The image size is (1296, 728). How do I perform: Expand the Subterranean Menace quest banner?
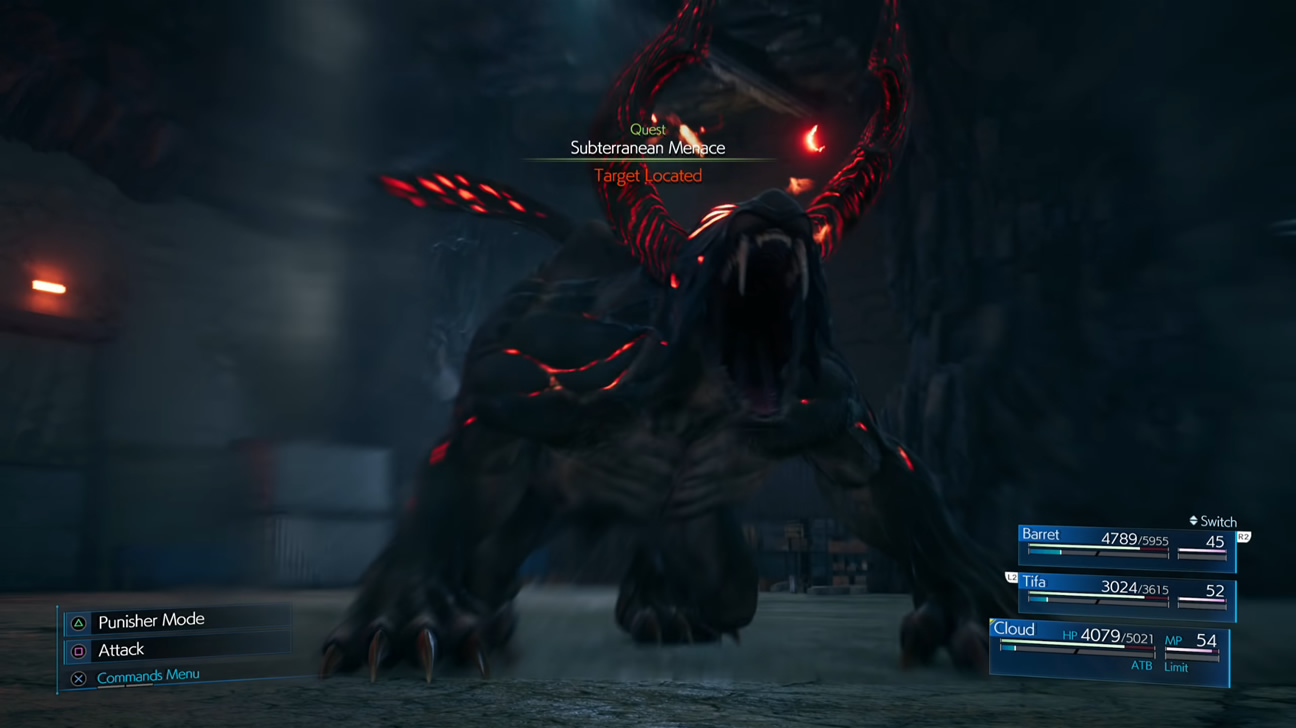tap(648, 146)
